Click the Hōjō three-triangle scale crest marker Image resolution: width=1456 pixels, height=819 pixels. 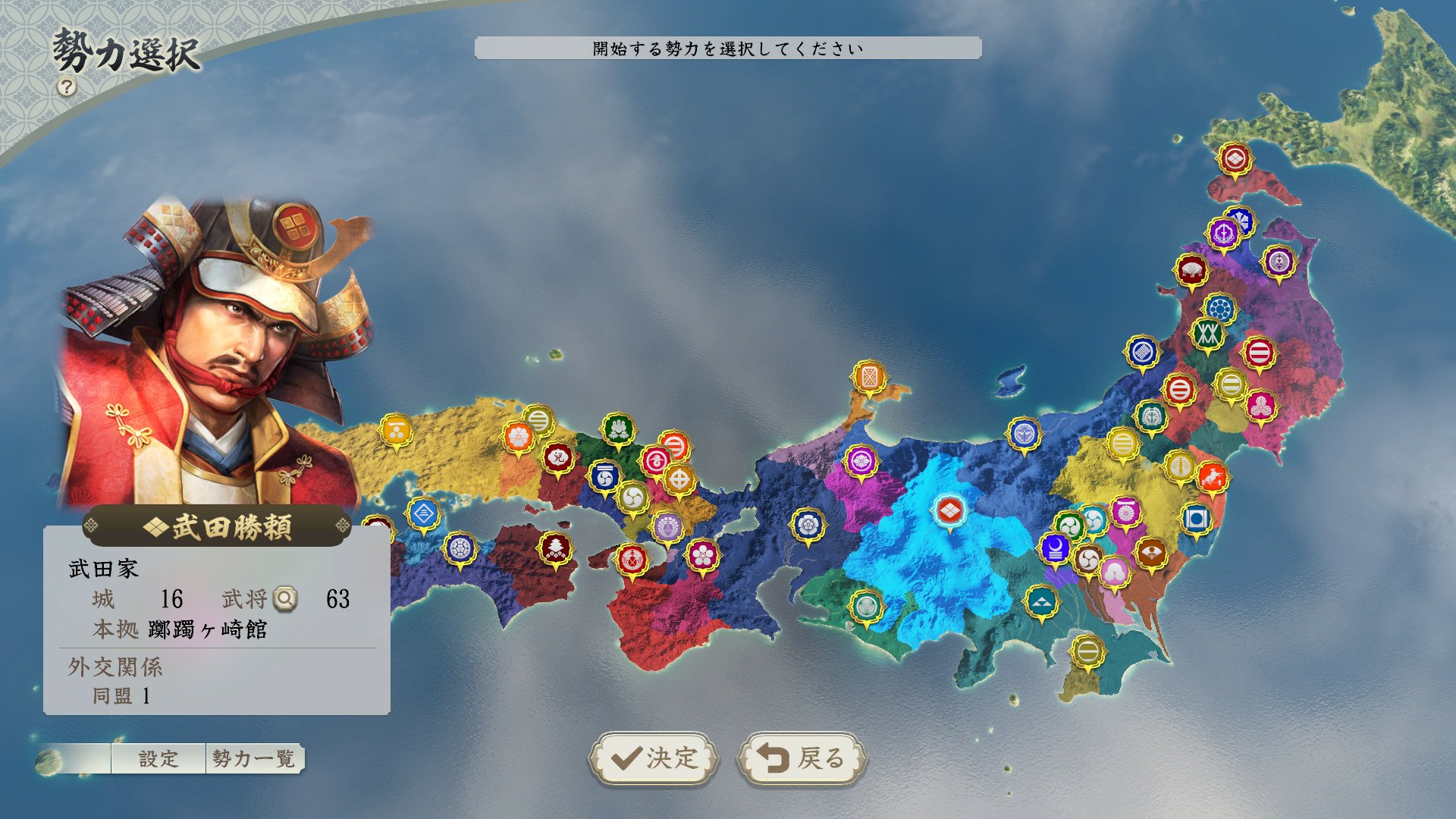pos(1042,603)
